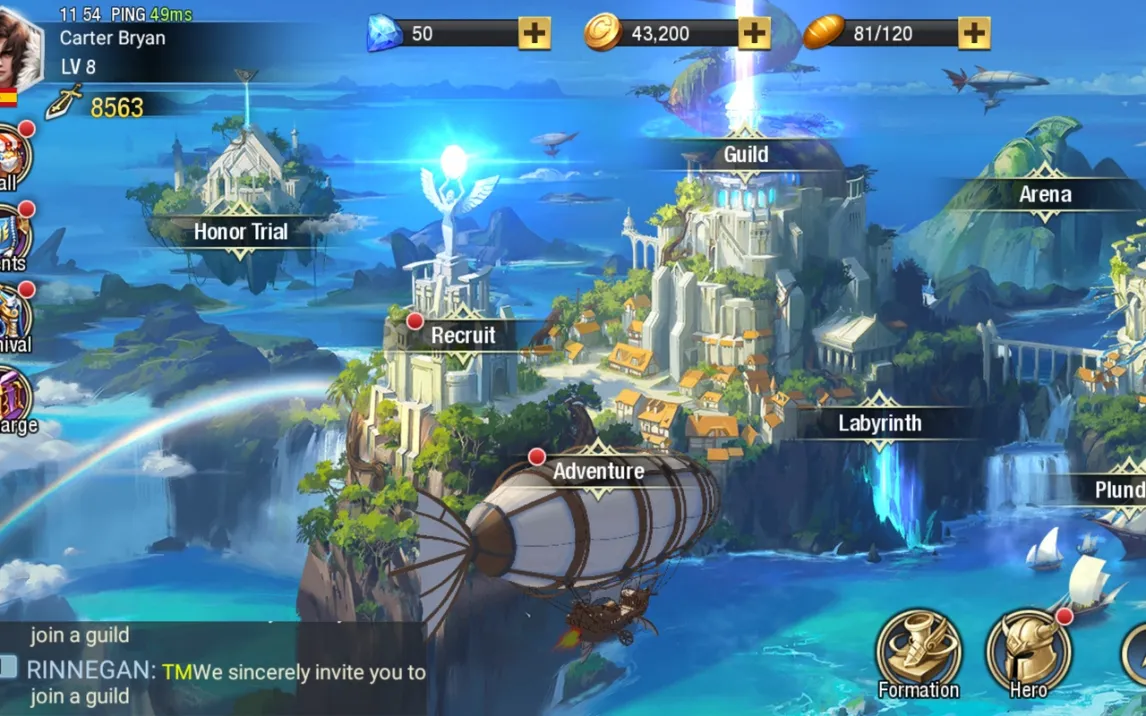
Task: Buy more gold coins
Action: (755, 33)
